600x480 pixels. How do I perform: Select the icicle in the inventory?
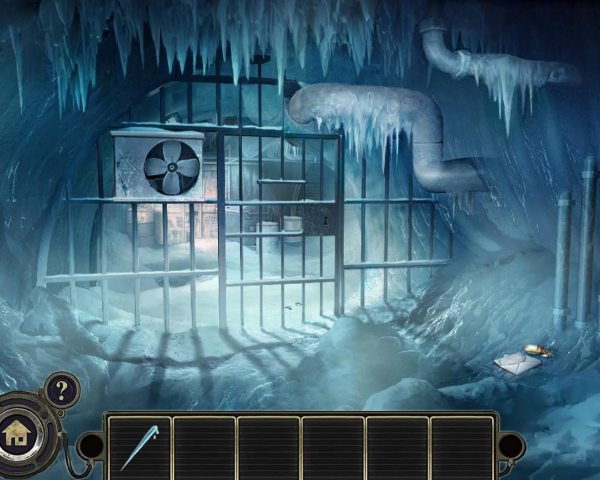[138, 447]
